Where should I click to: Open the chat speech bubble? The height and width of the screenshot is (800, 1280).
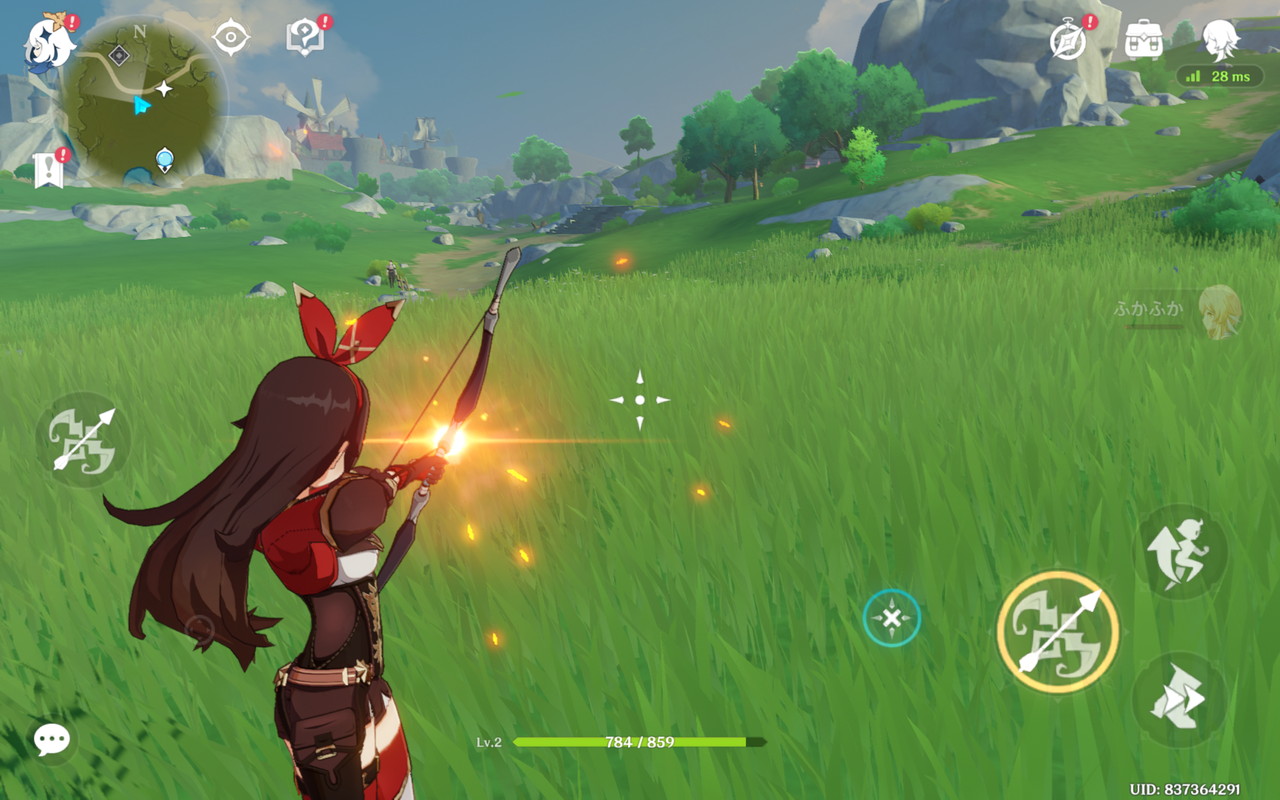pos(51,740)
